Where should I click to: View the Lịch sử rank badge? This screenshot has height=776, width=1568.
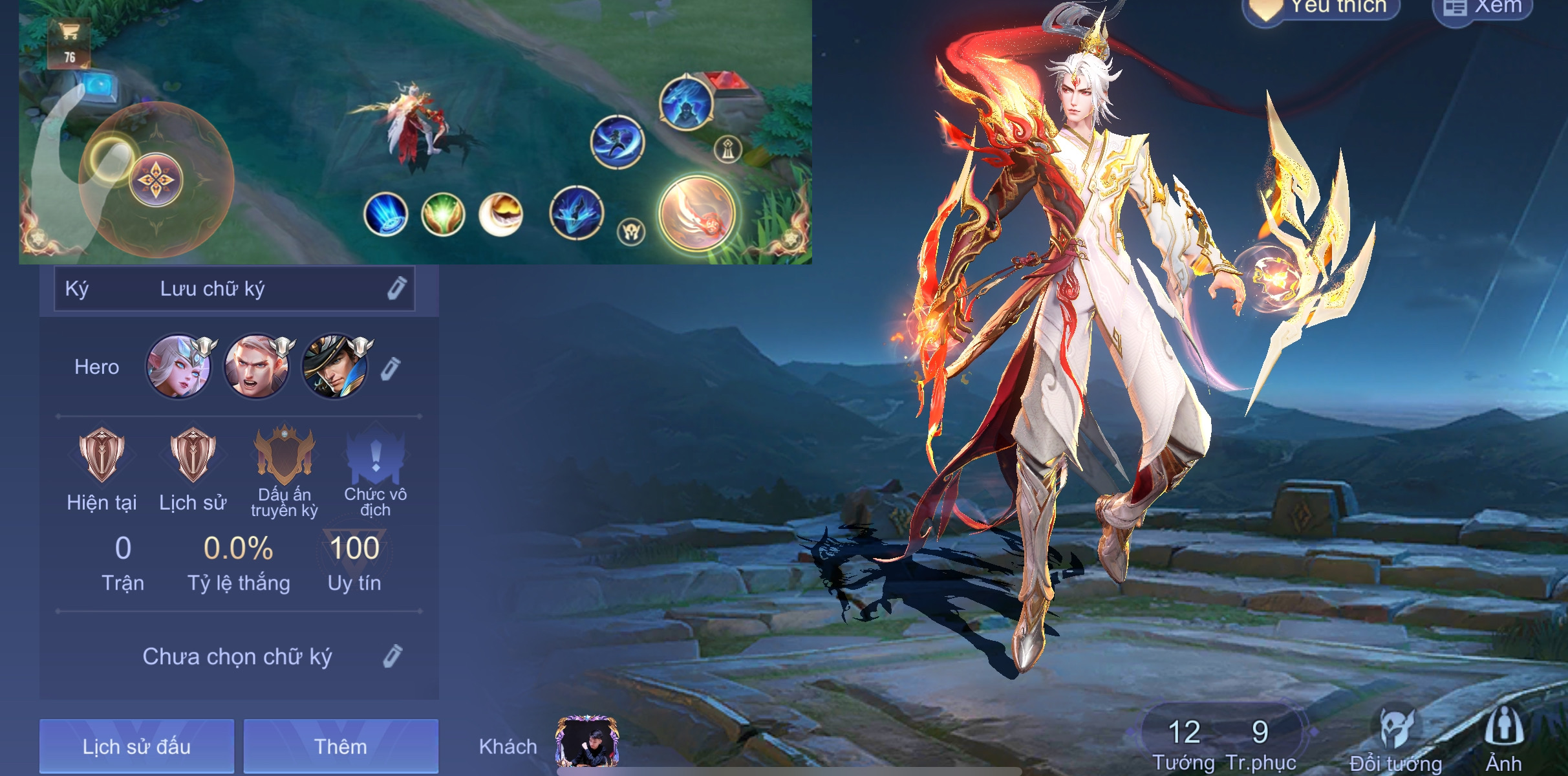tap(193, 455)
